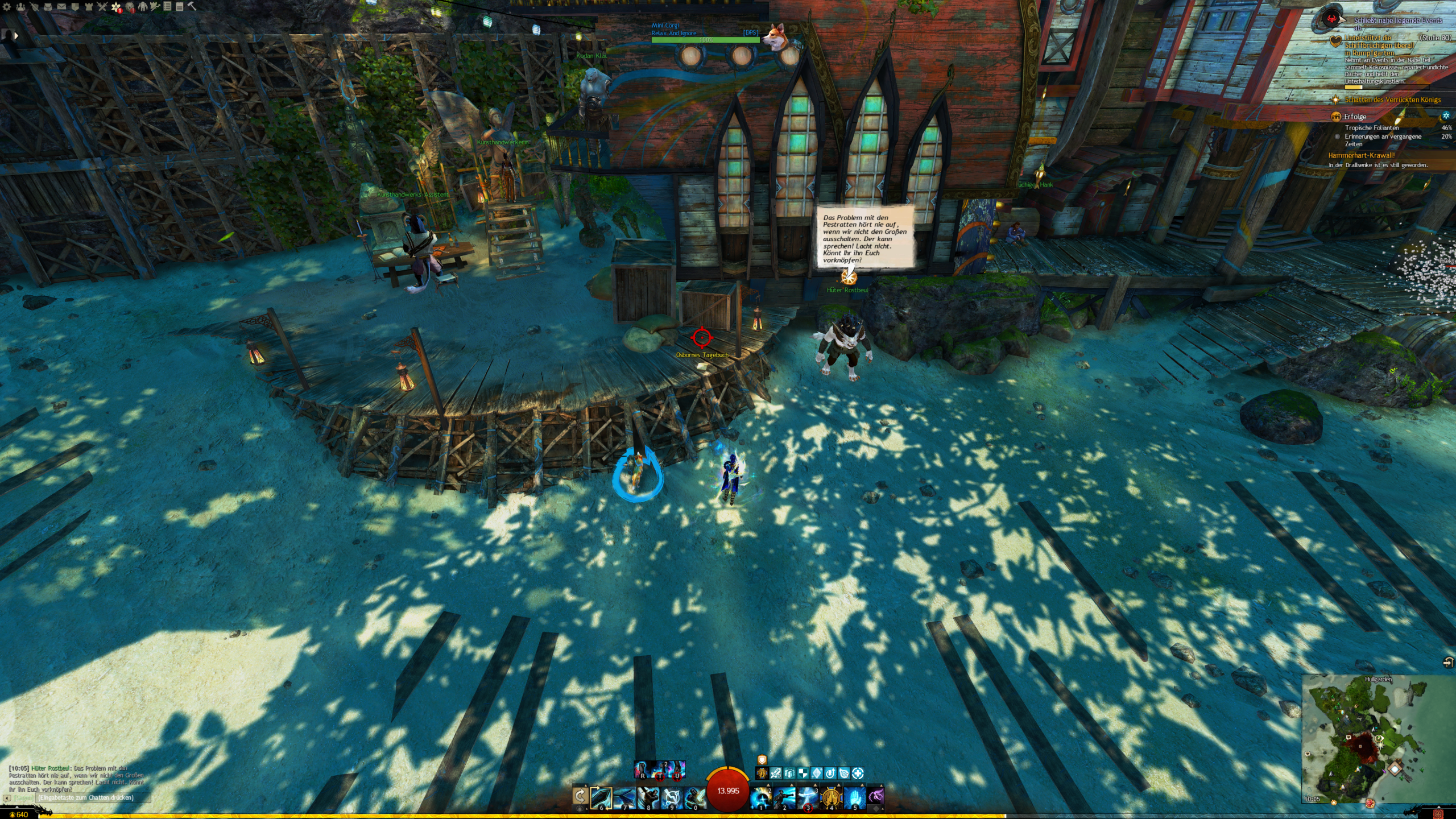Click the chat input field
This screenshot has height=819, width=1456.
(x=91, y=798)
